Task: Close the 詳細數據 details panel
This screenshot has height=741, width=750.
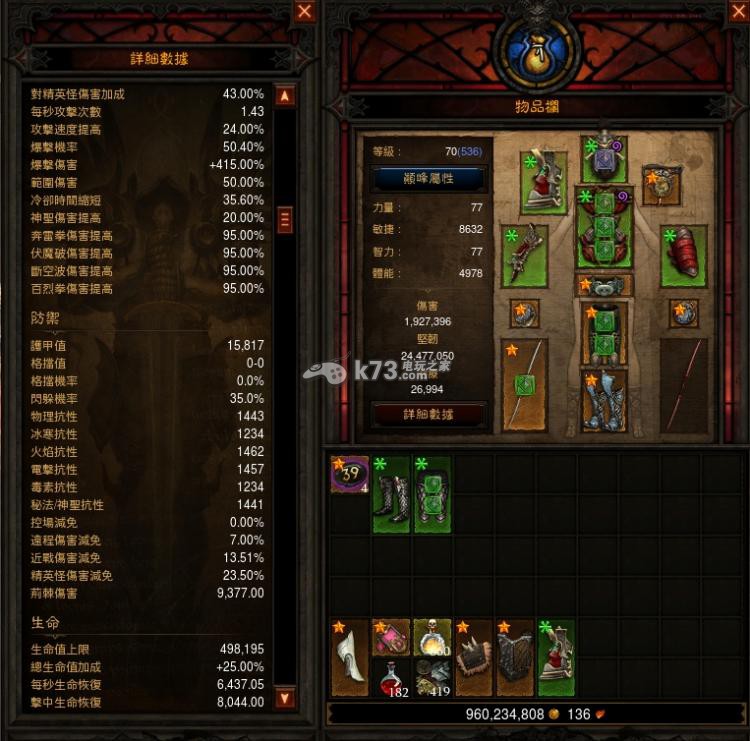Action: point(305,12)
